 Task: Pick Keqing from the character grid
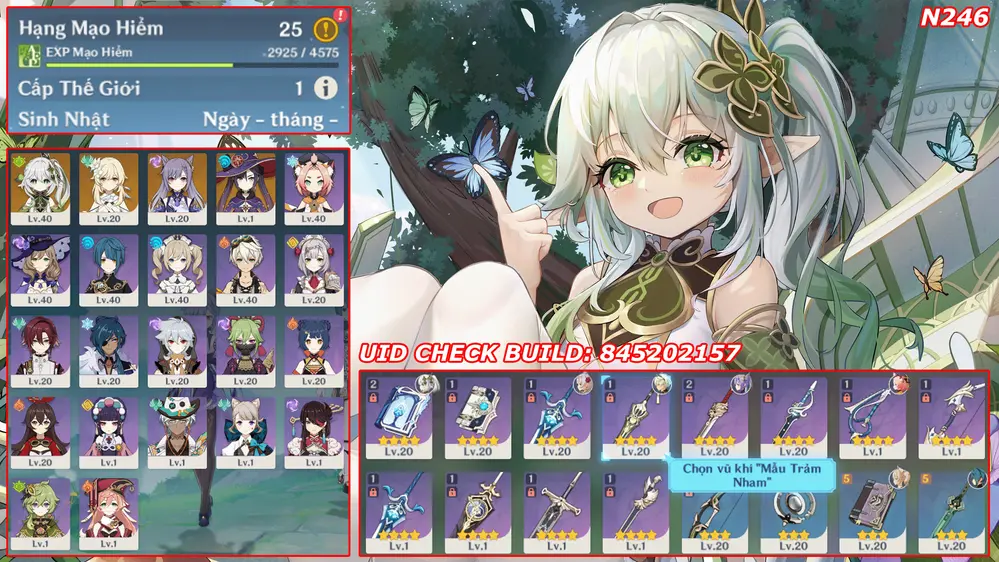[177, 186]
